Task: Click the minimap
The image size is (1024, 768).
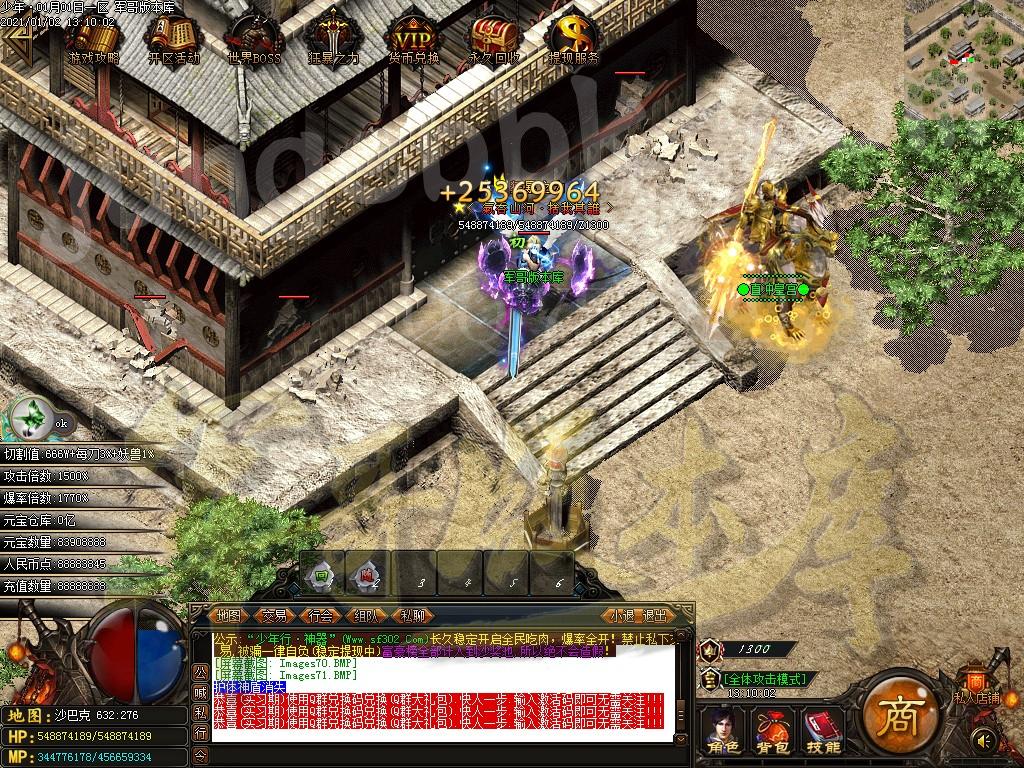Action: (x=964, y=58)
